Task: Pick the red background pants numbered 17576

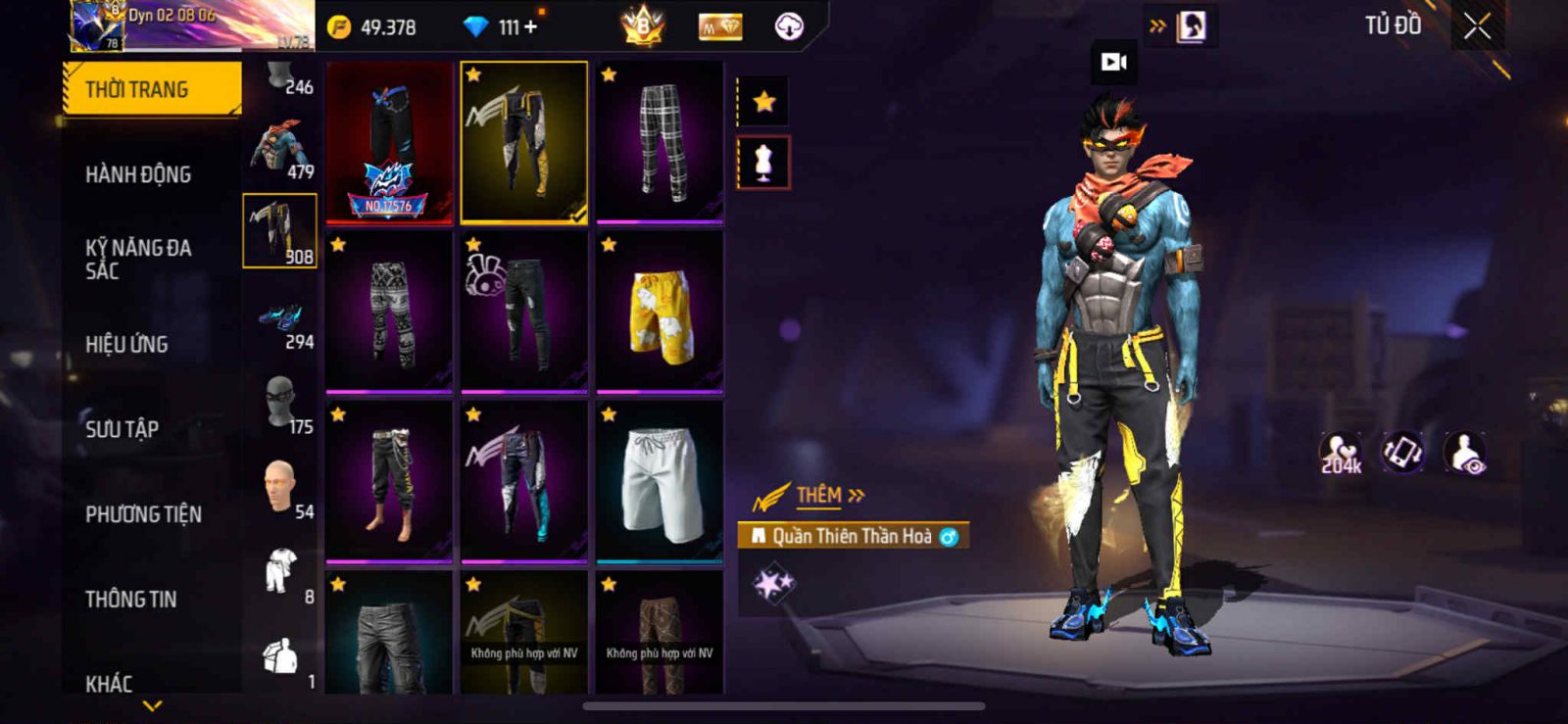Action: [389, 142]
